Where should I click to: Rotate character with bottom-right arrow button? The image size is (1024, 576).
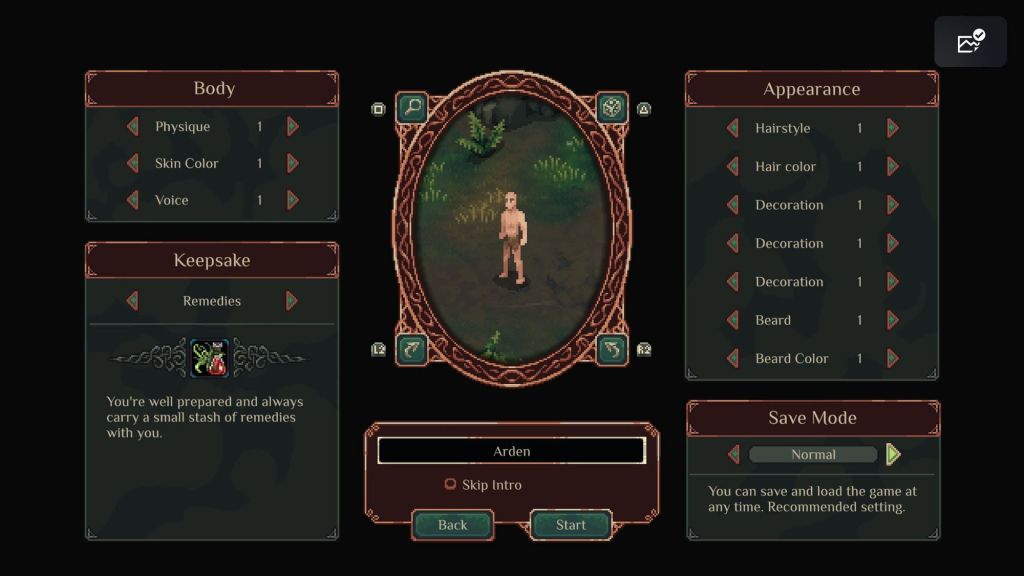[612, 349]
